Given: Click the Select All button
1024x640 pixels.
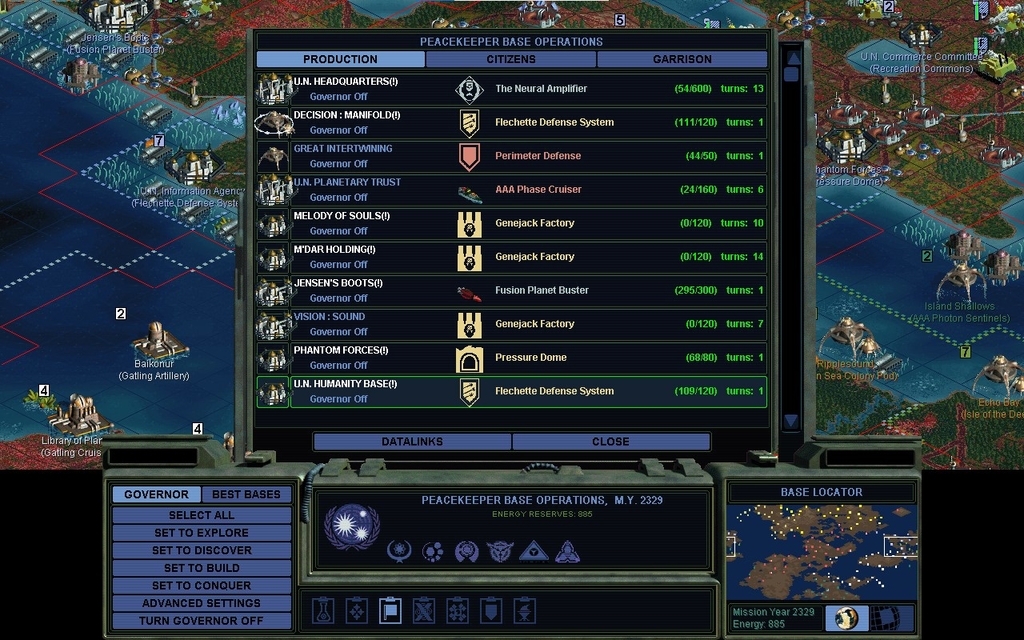Looking at the screenshot, I should coord(201,515).
